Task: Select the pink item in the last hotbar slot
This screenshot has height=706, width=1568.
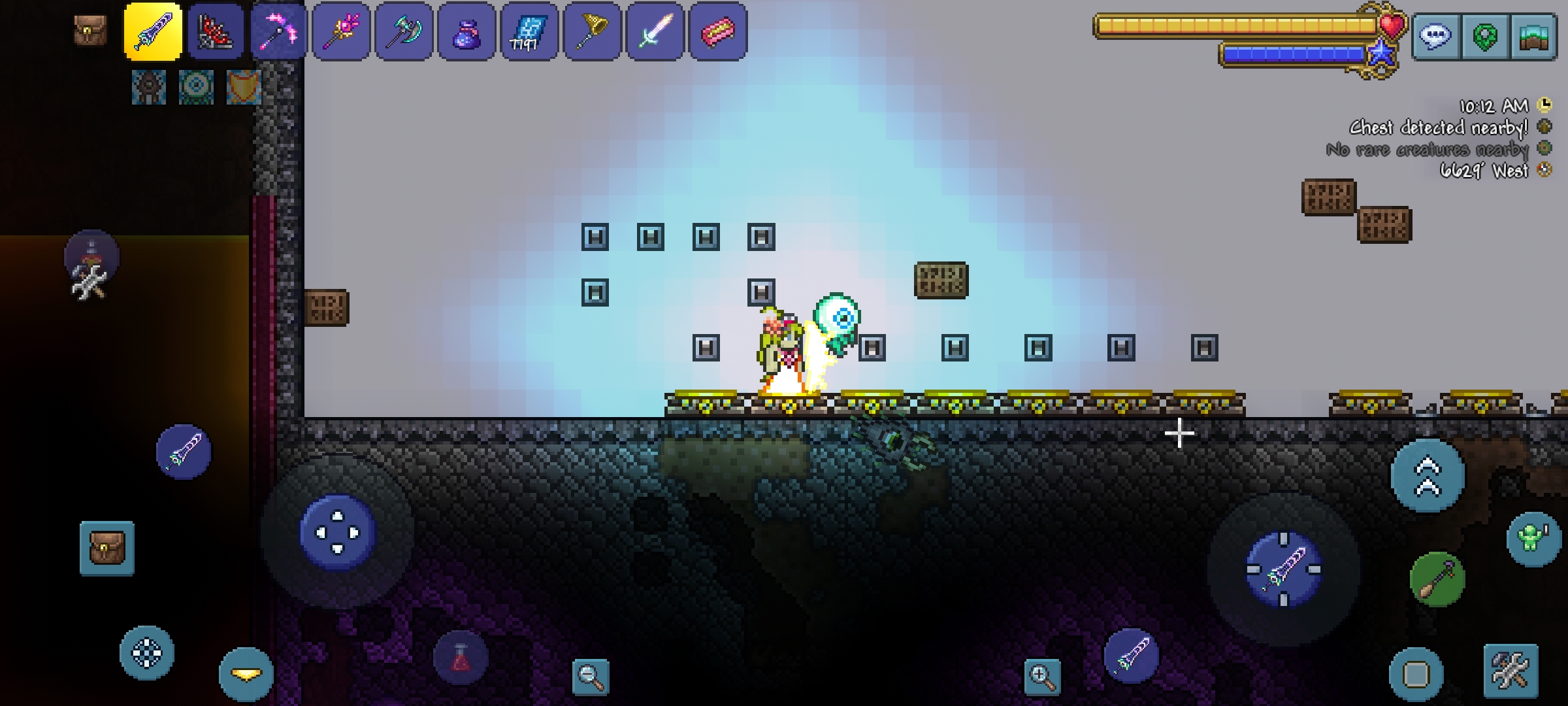Action: pos(717,31)
